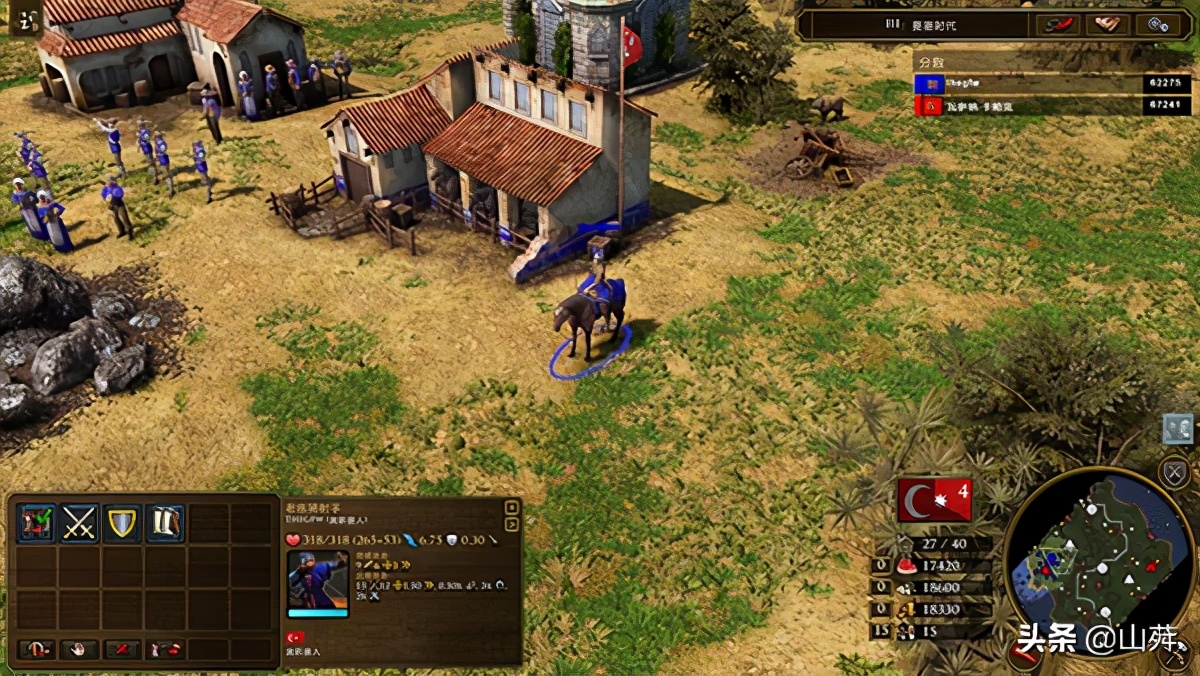Open the flexed arm top-bar button

[1108, 24]
